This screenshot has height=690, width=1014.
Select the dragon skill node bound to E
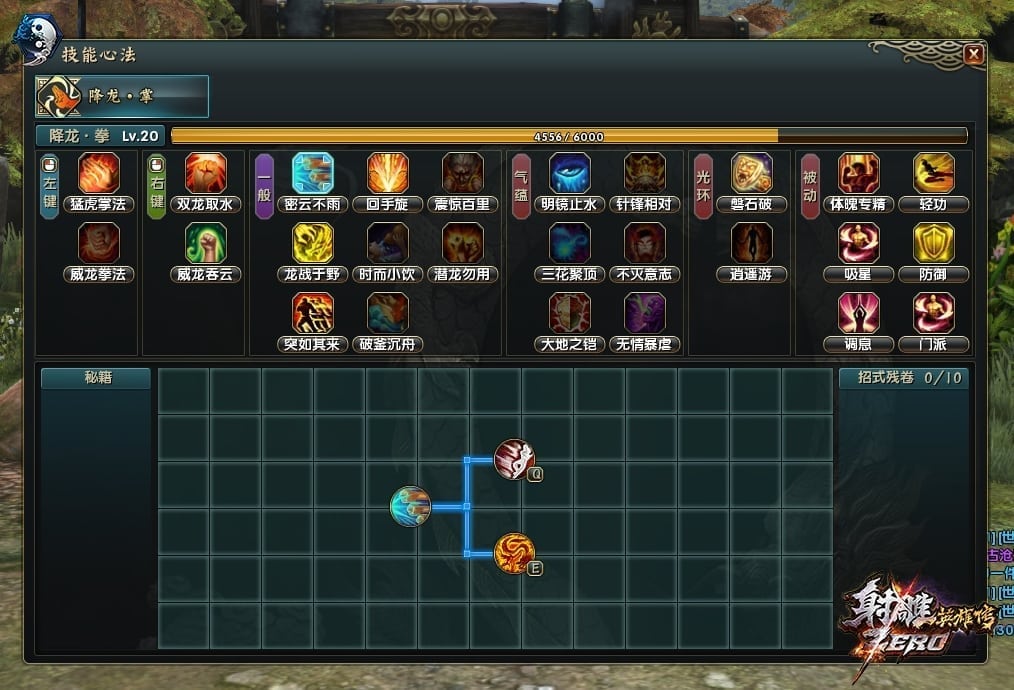(514, 553)
